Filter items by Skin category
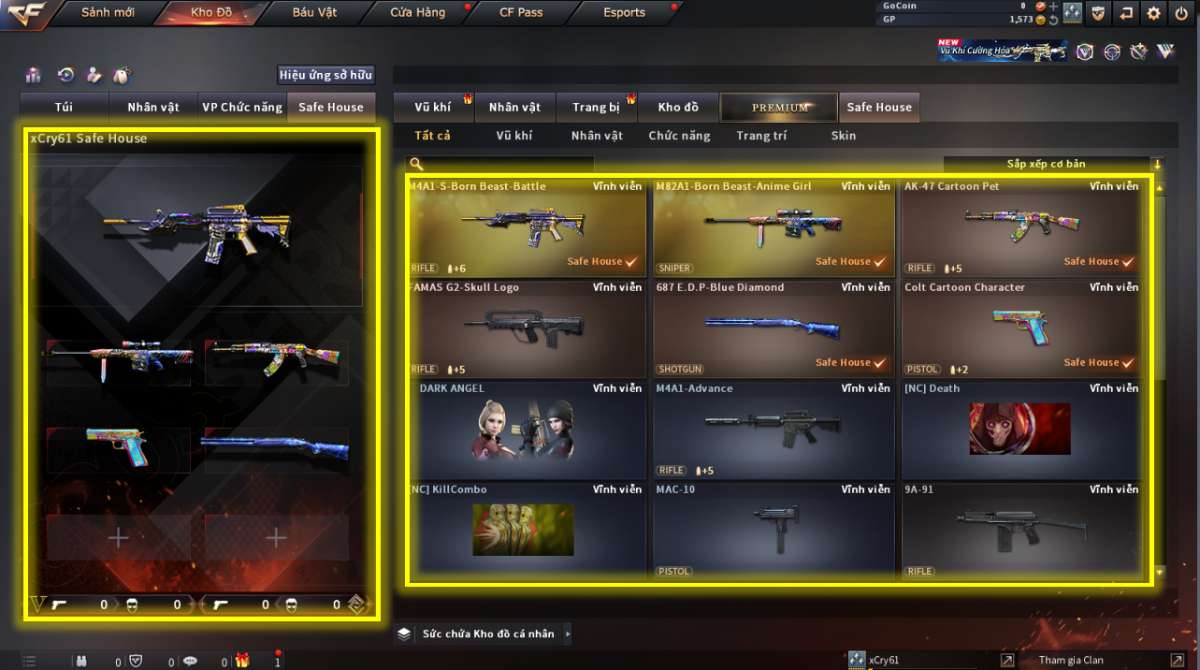The image size is (1200, 670). [843, 135]
